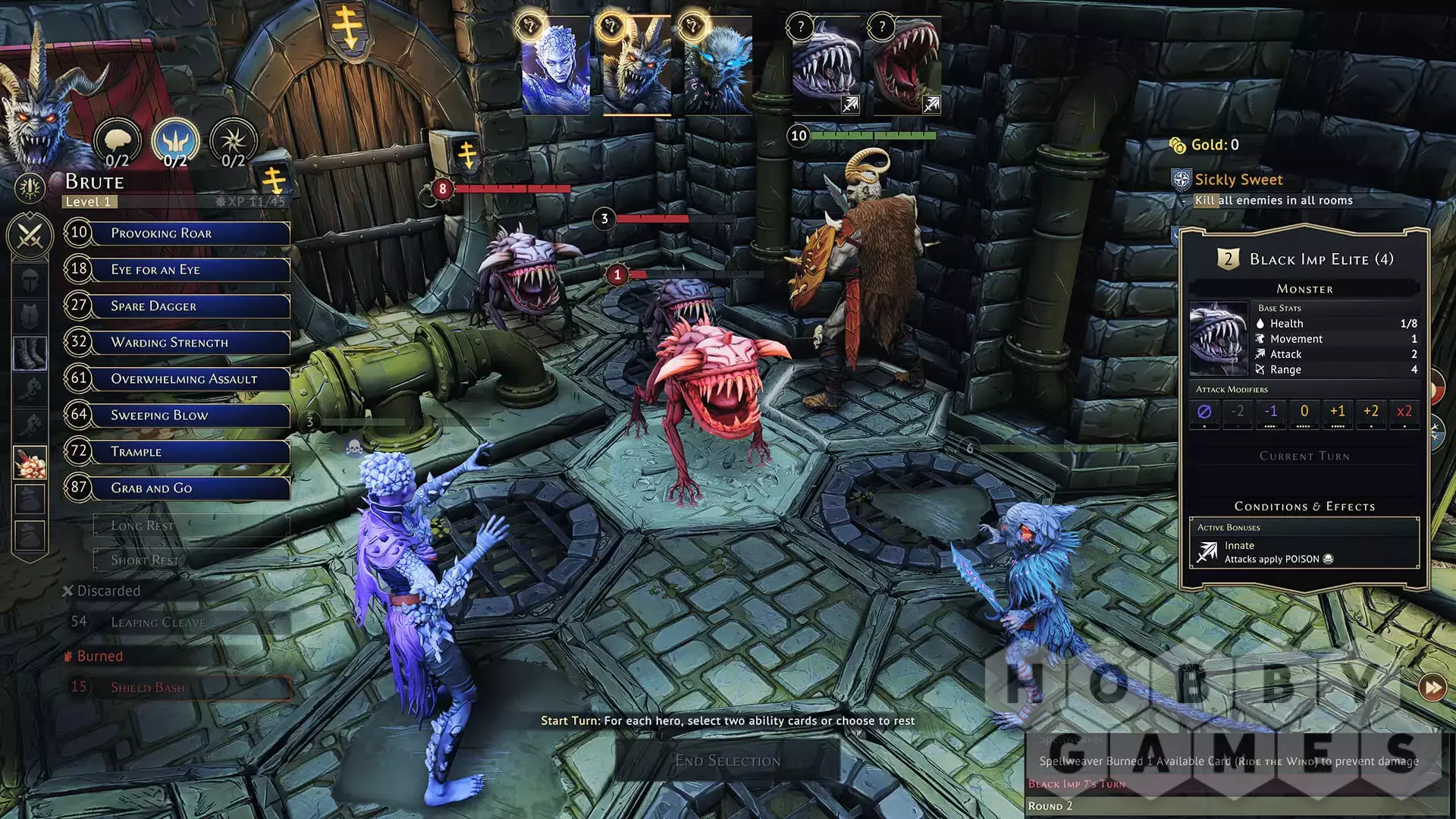Open the Sickly Sweet scenario objective

pyautogui.click(x=1238, y=180)
